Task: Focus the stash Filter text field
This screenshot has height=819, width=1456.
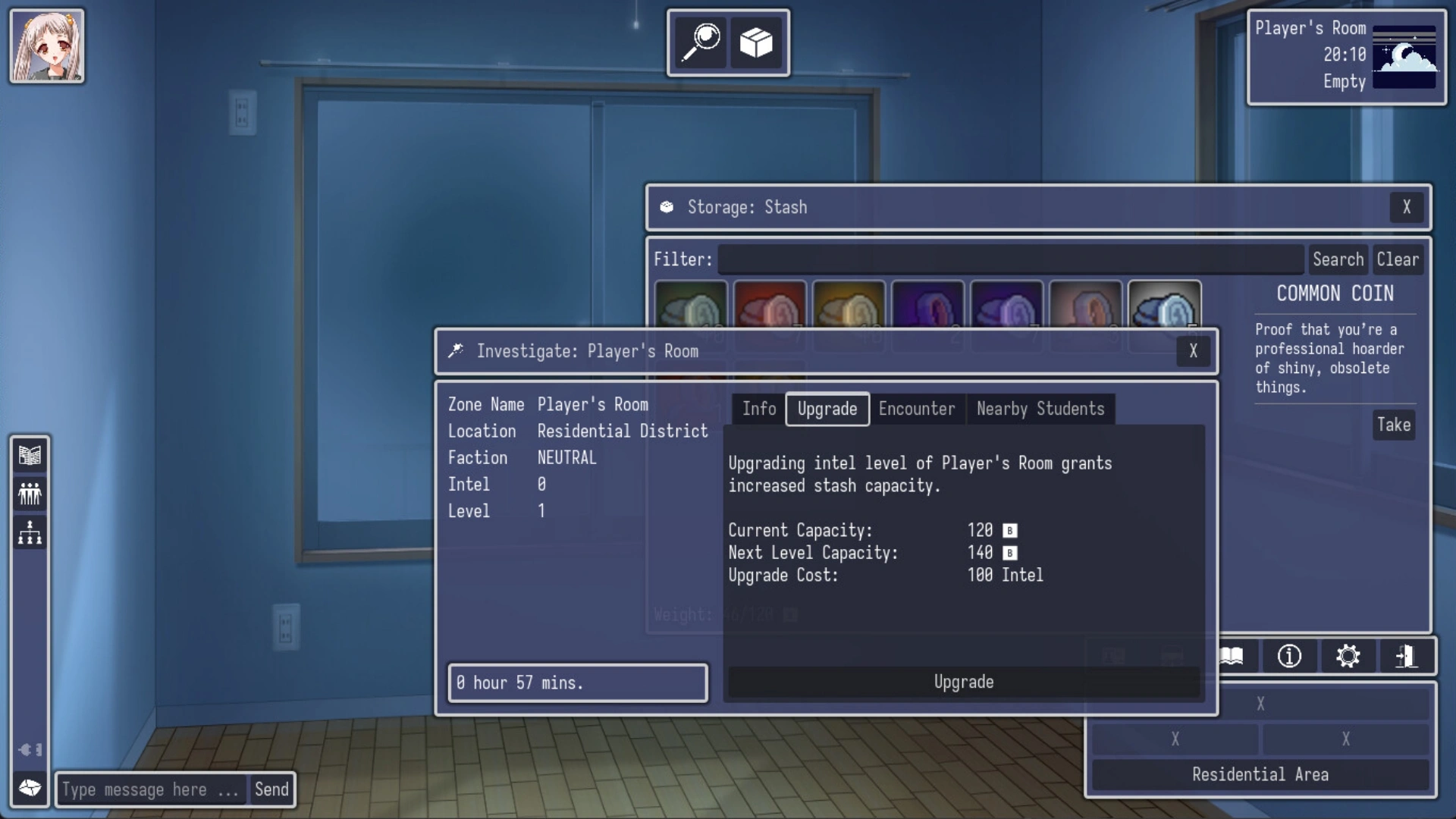Action: 1010,259
